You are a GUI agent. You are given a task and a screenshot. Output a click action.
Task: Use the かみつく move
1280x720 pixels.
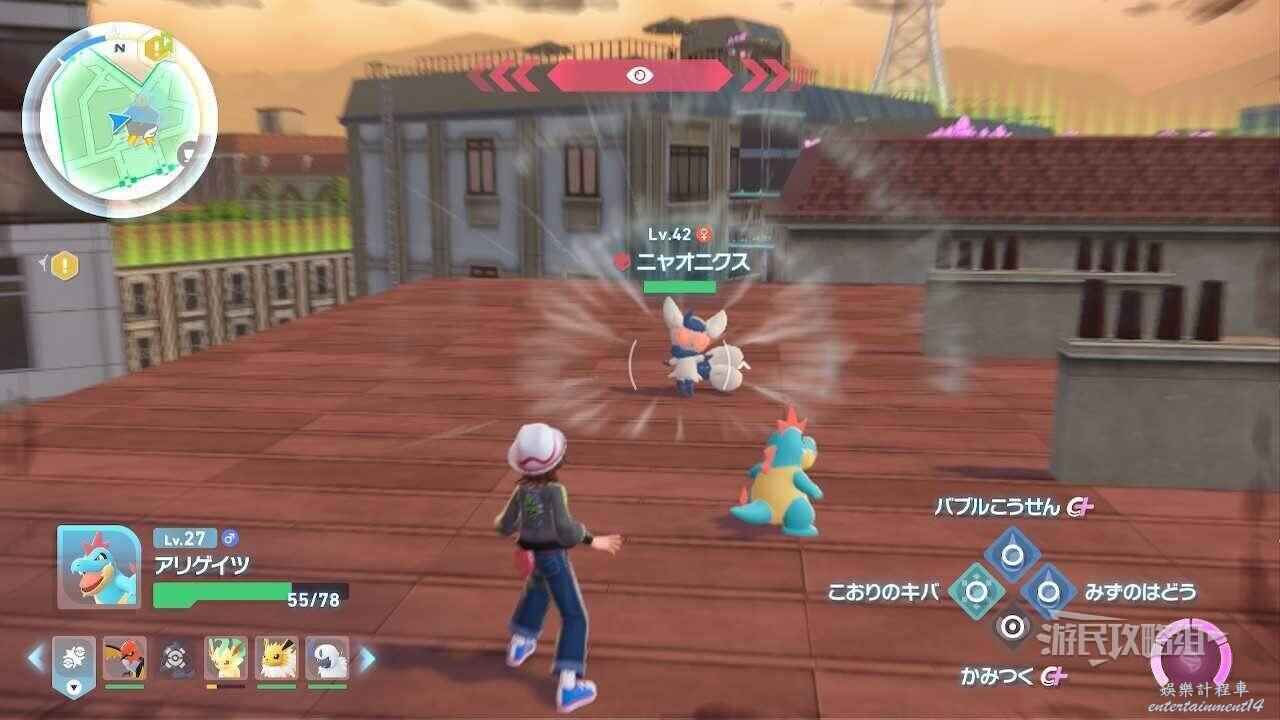coord(1012,628)
